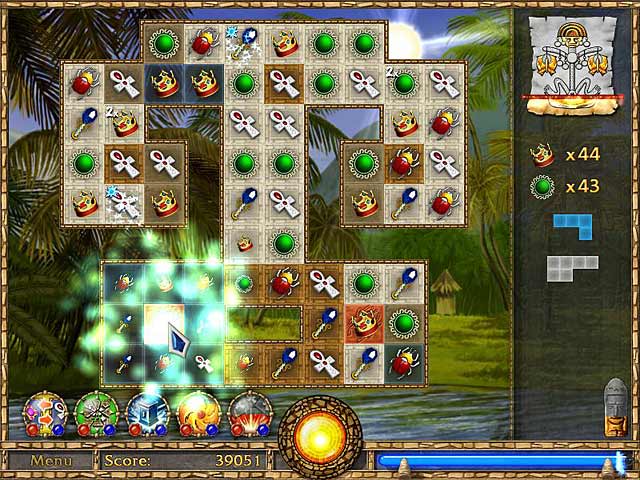The width and height of the screenshot is (640, 480).
Task: Click the blue L-shaped block piece
Action: pos(574,225)
